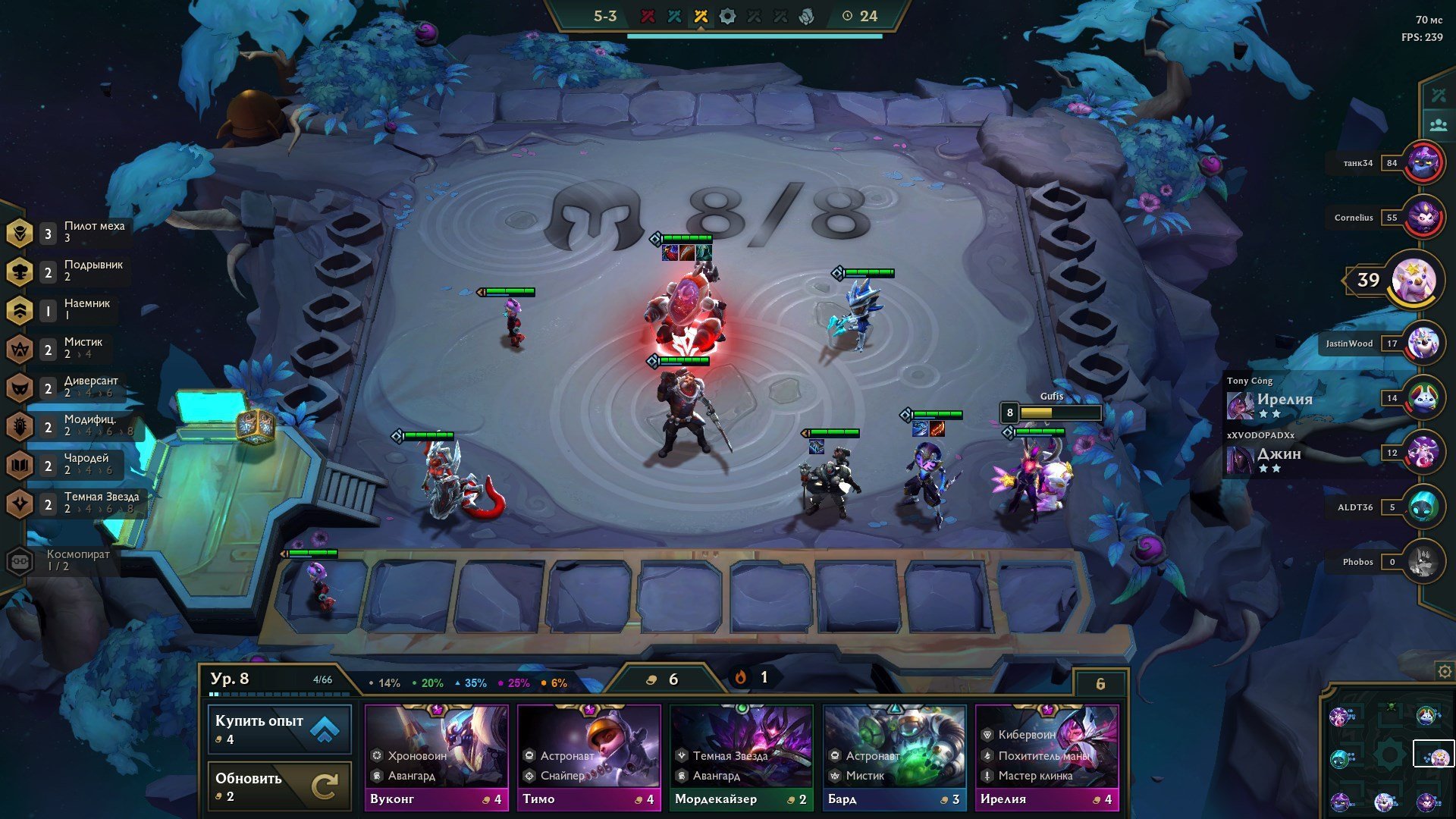Buy the Вуконг champion card
The width and height of the screenshot is (1456, 819).
436,757
